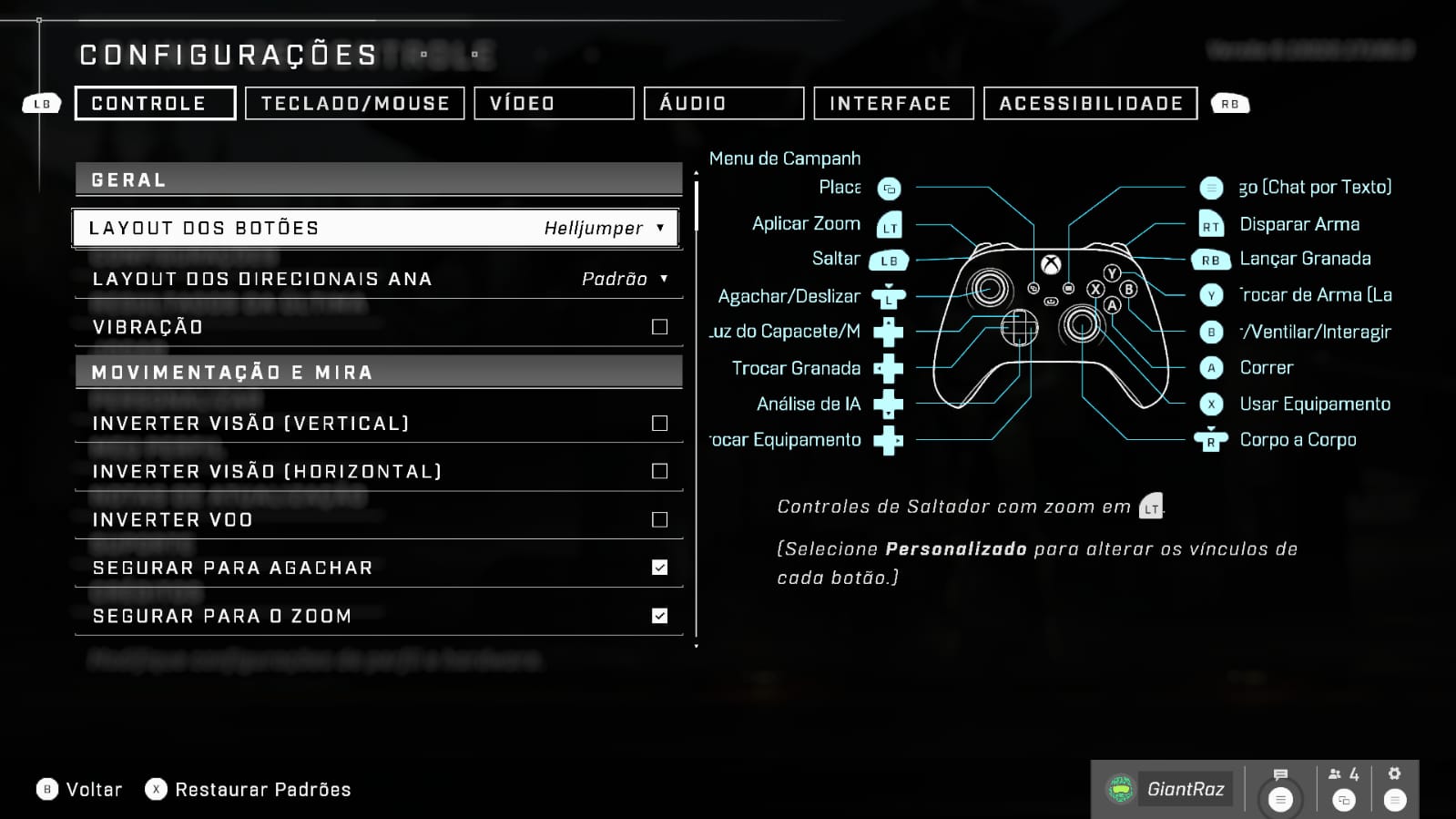This screenshot has height=819, width=1456.
Task: Switch to the Teclado/Mouse tab
Action: (355, 104)
